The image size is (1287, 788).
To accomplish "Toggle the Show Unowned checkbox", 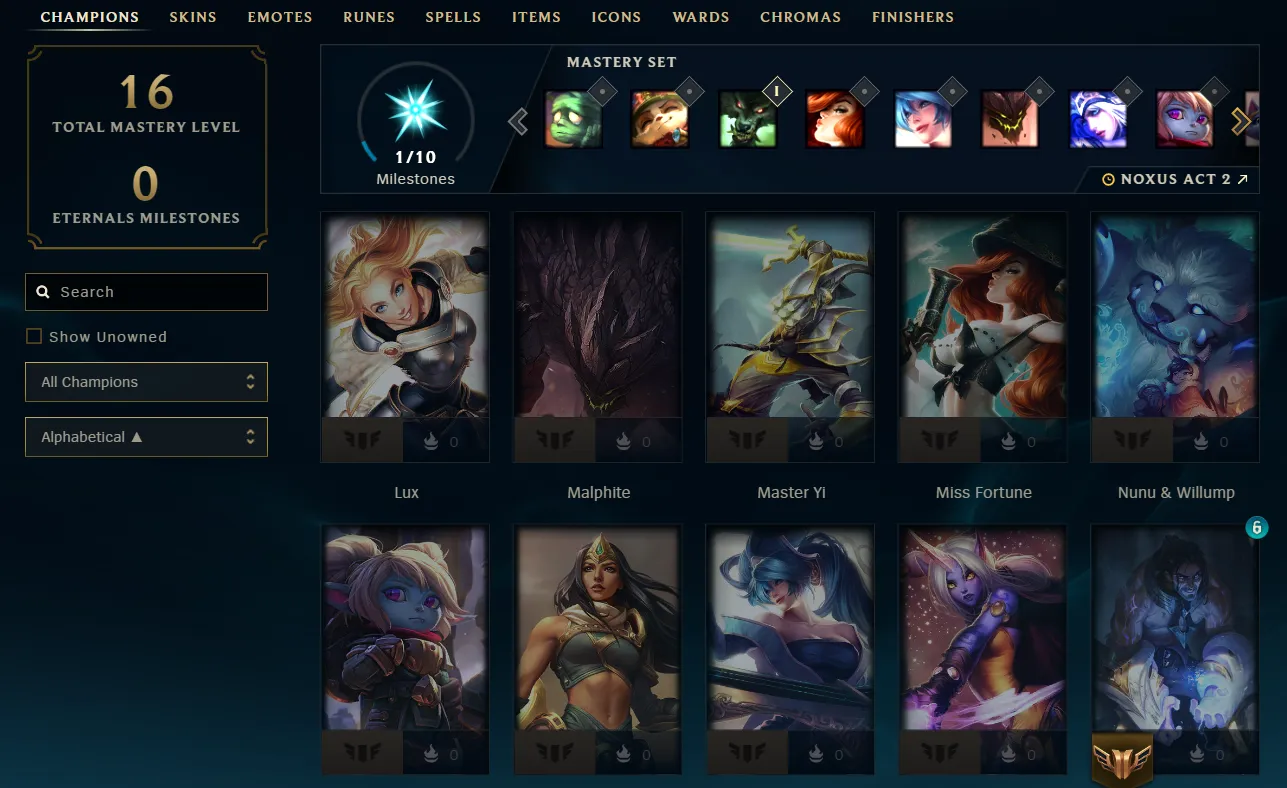I will pos(34,337).
